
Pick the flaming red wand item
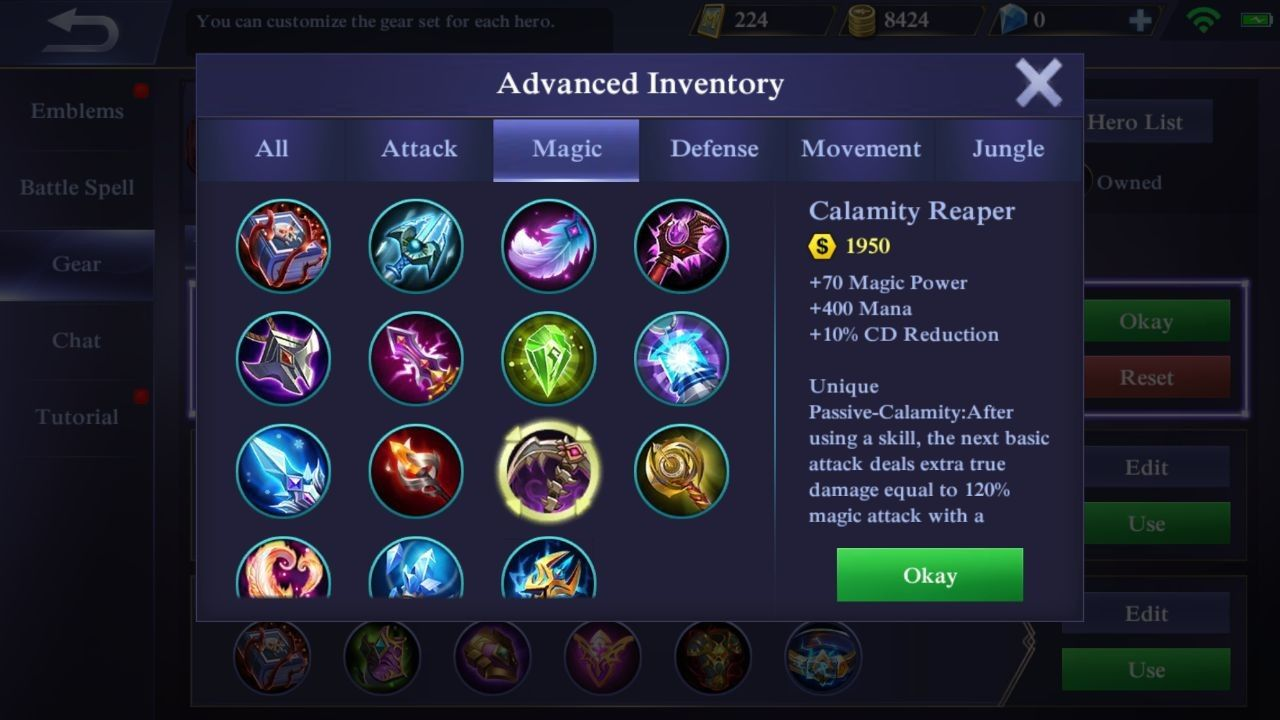click(416, 471)
